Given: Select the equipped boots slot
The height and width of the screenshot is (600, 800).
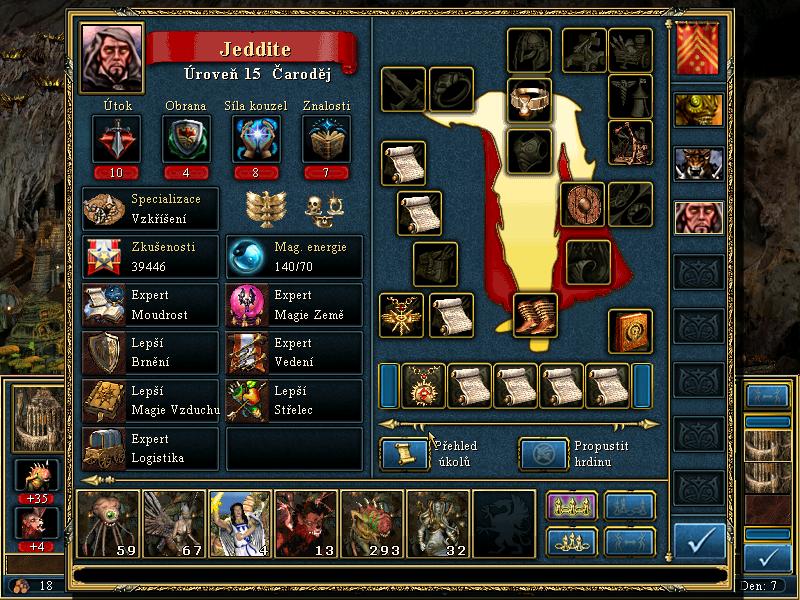Looking at the screenshot, I should pos(536,315).
